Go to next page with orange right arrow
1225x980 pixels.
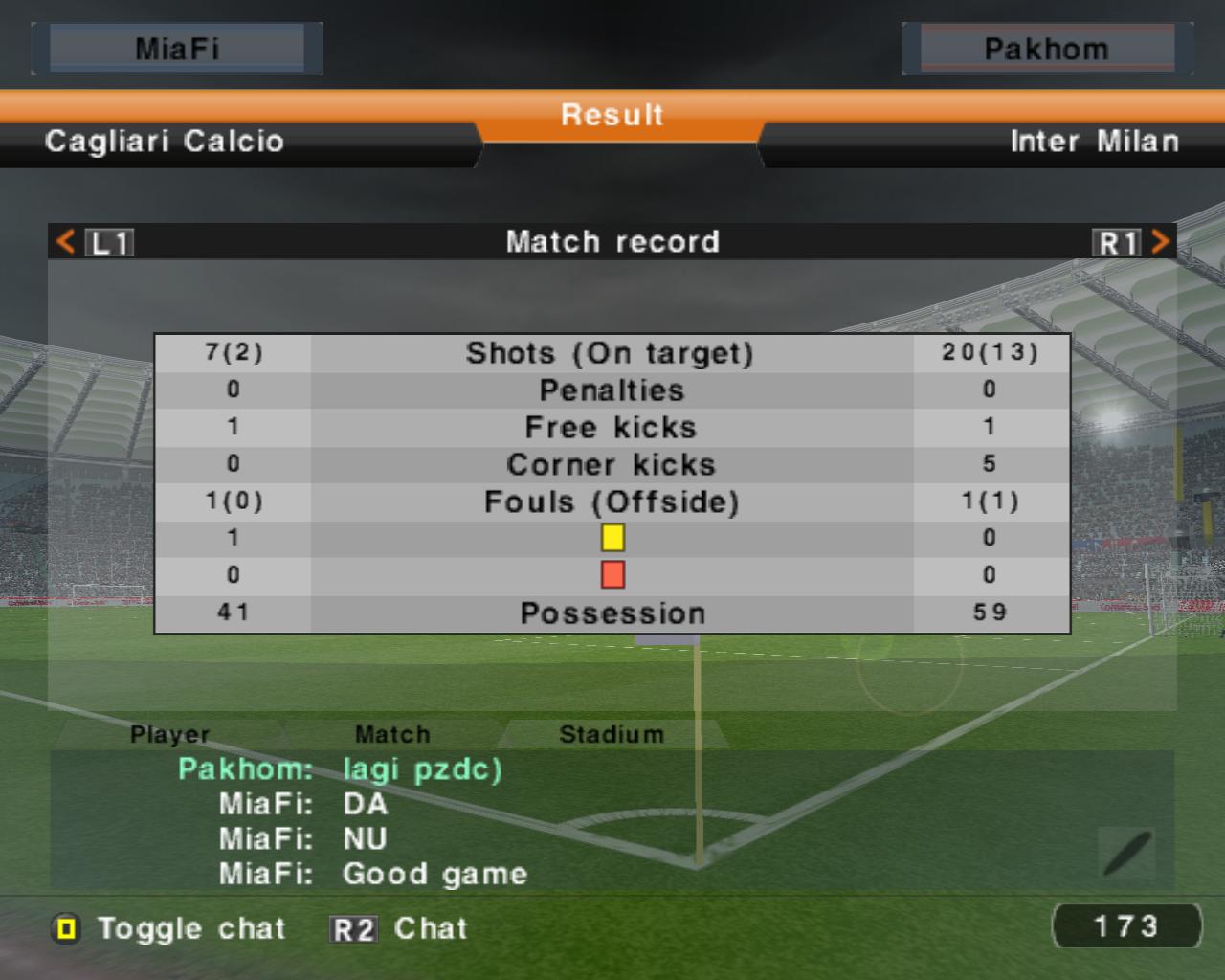(x=1161, y=241)
